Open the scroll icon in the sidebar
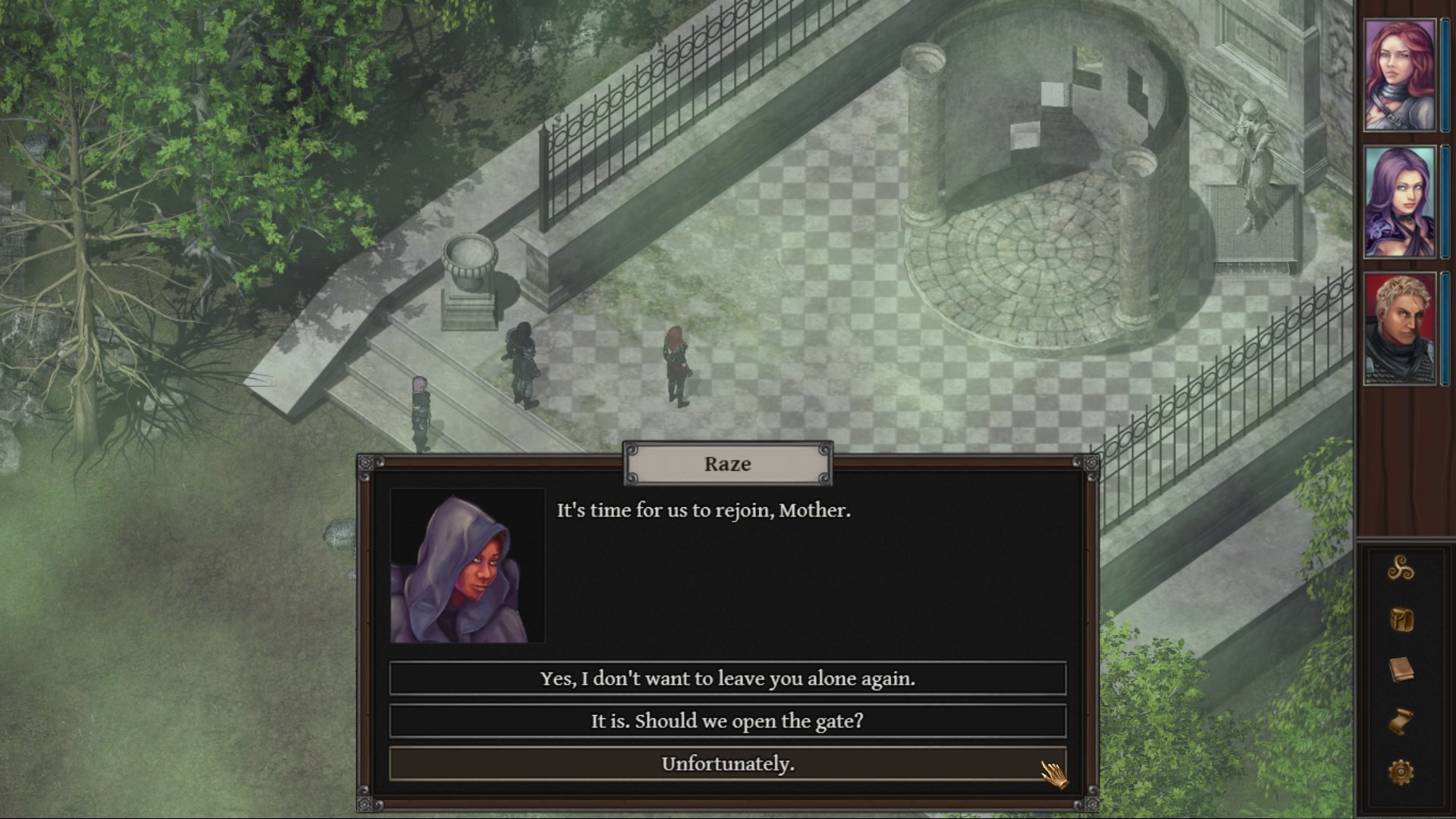 point(1400,721)
